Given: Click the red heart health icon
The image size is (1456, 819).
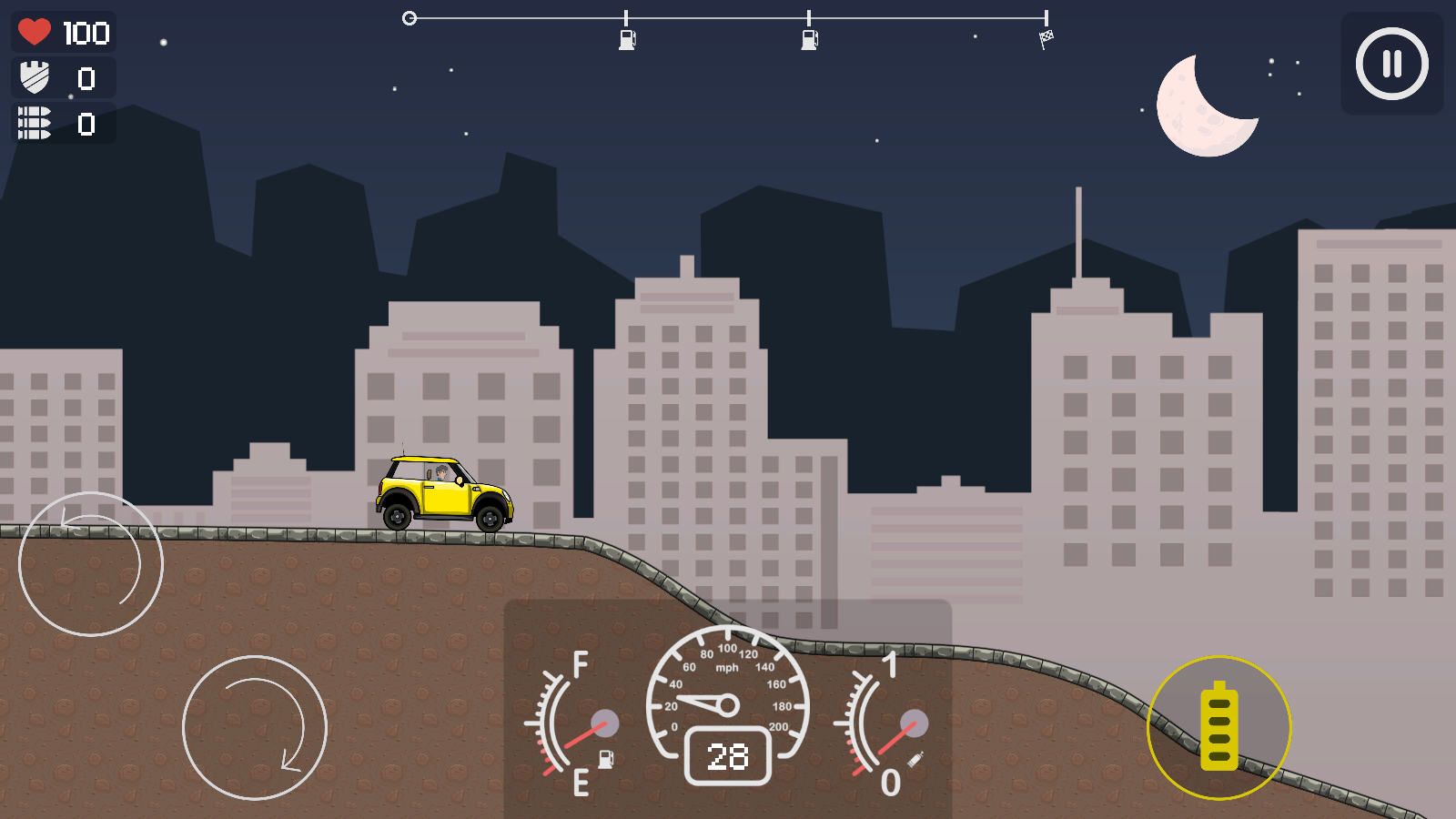Looking at the screenshot, I should [35, 33].
